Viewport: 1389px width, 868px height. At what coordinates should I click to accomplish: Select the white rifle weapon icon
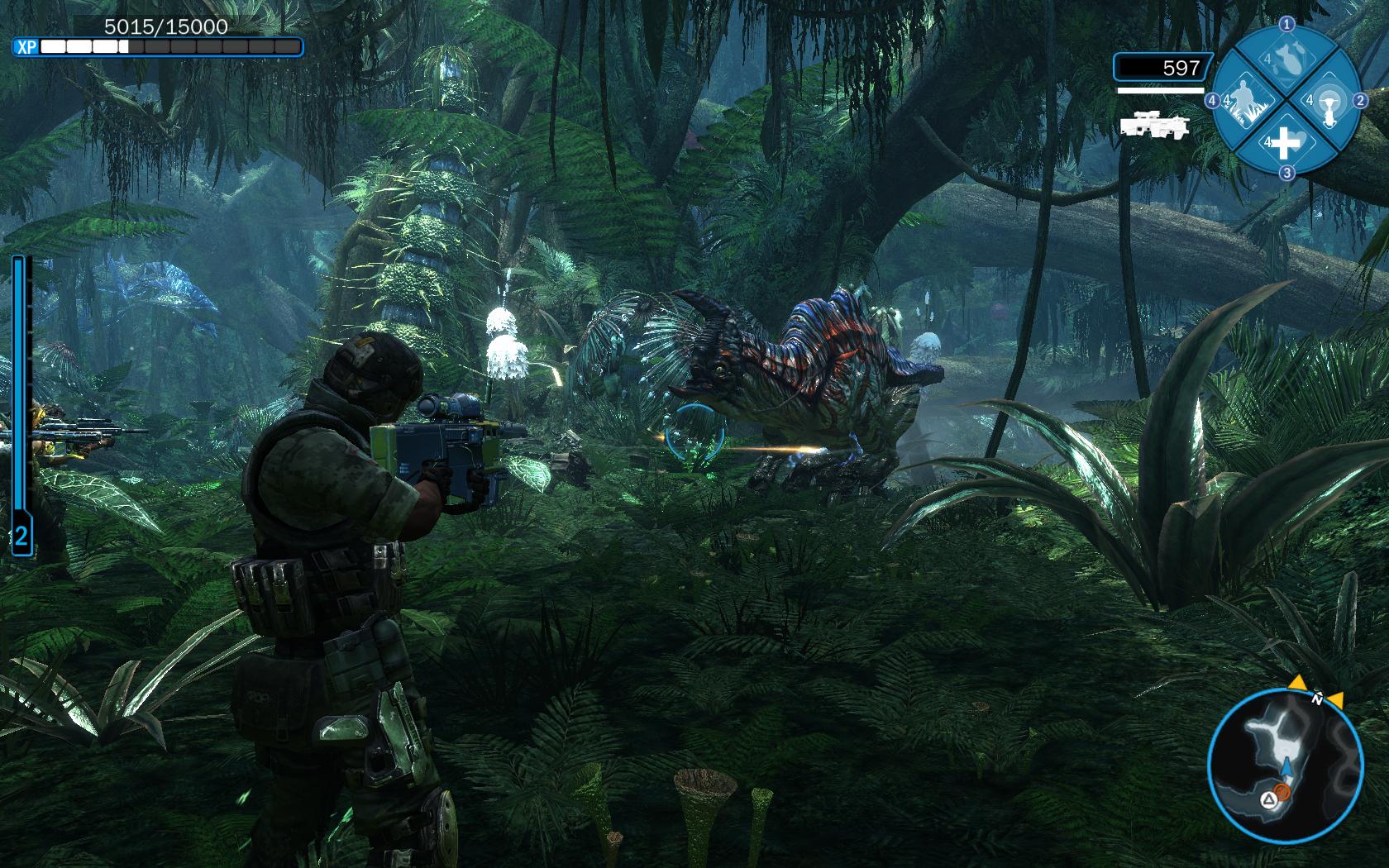(1154, 126)
